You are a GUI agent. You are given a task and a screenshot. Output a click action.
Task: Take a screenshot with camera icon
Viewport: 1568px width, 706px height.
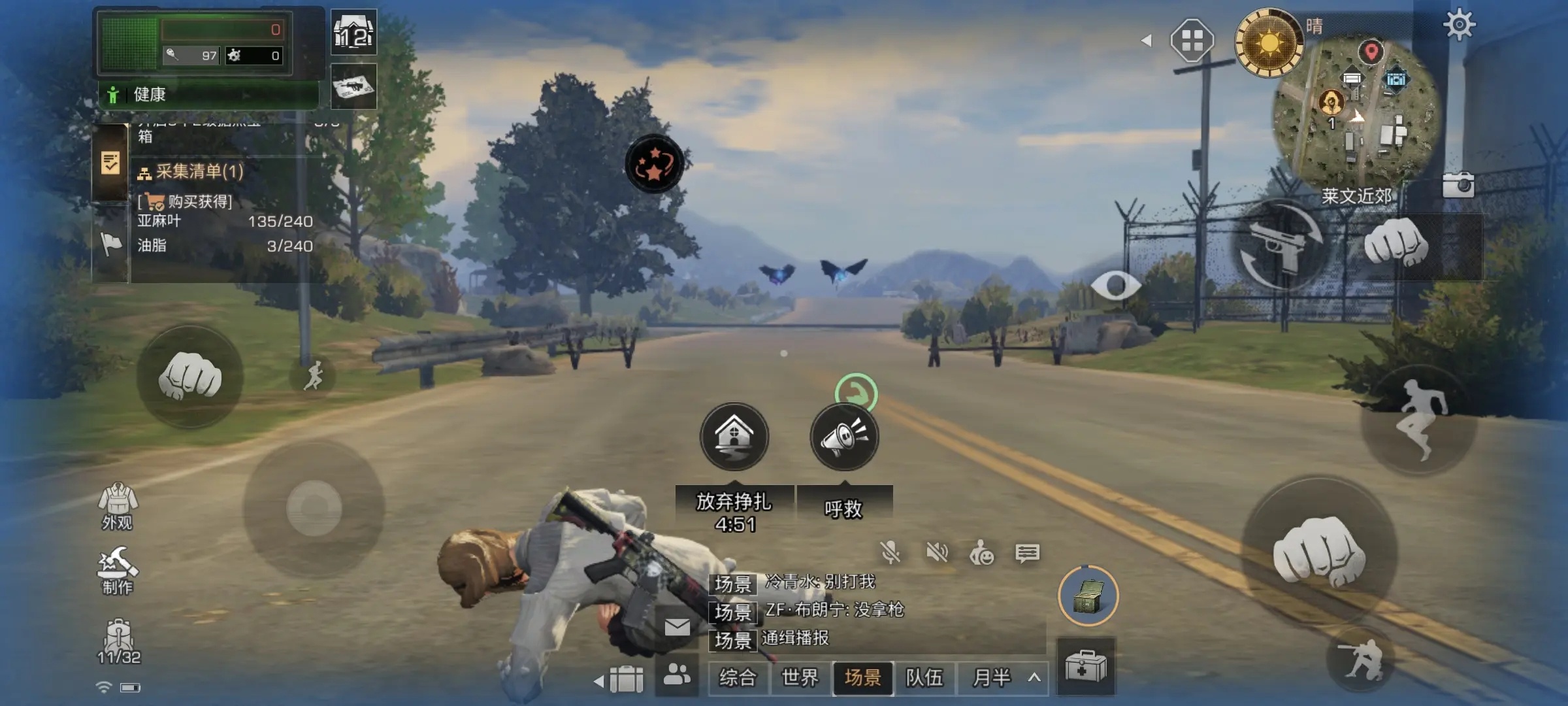1458,185
